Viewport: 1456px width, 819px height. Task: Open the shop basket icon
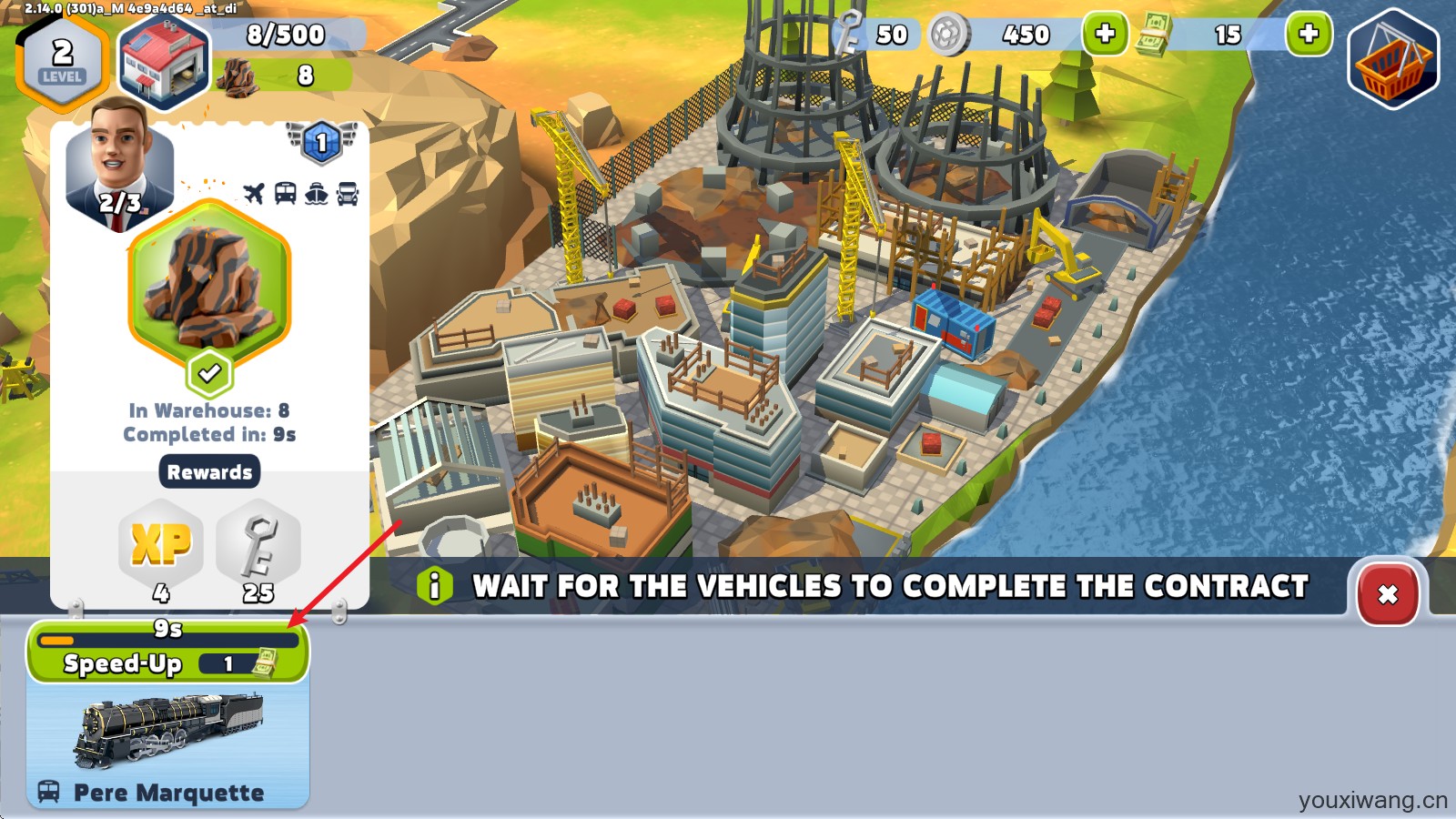[1392, 60]
